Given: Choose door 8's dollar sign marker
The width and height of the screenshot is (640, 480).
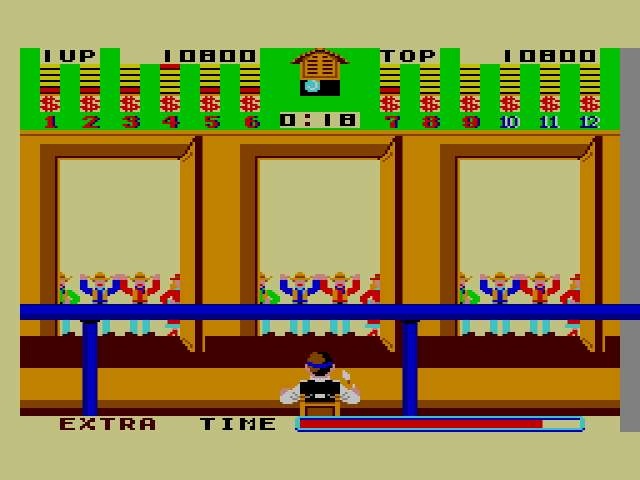Looking at the screenshot, I should (430, 102).
